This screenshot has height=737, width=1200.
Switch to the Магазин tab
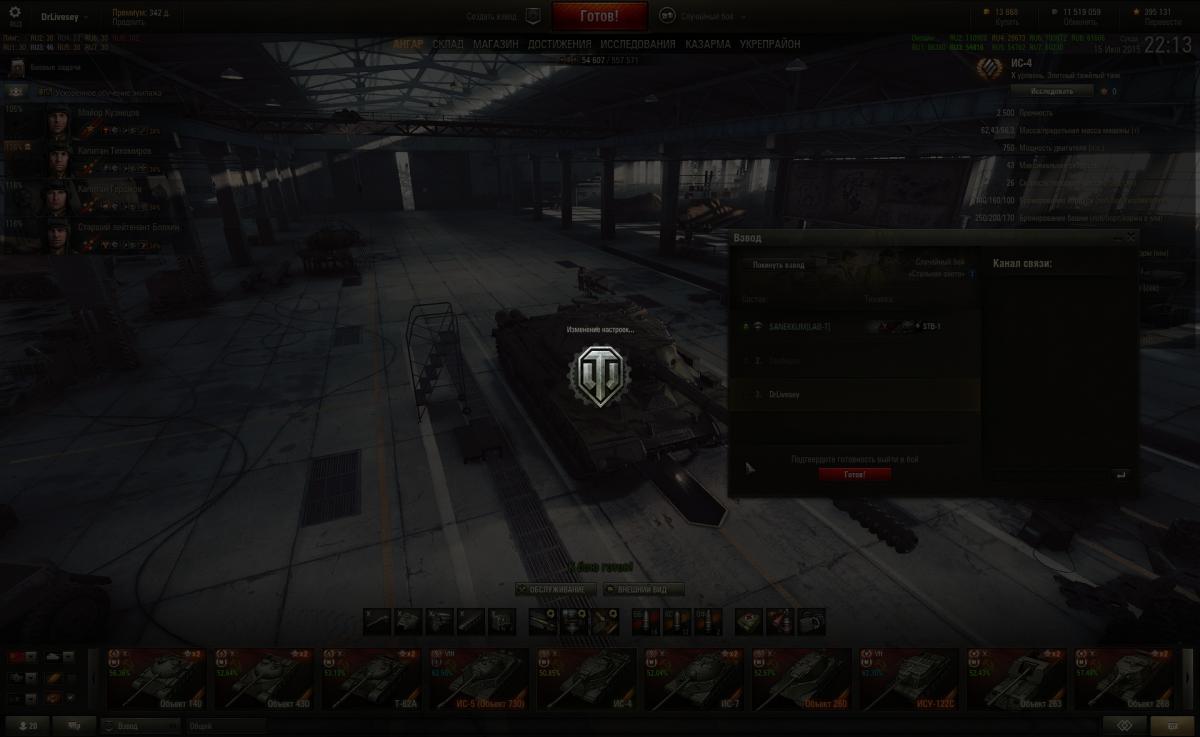495,45
